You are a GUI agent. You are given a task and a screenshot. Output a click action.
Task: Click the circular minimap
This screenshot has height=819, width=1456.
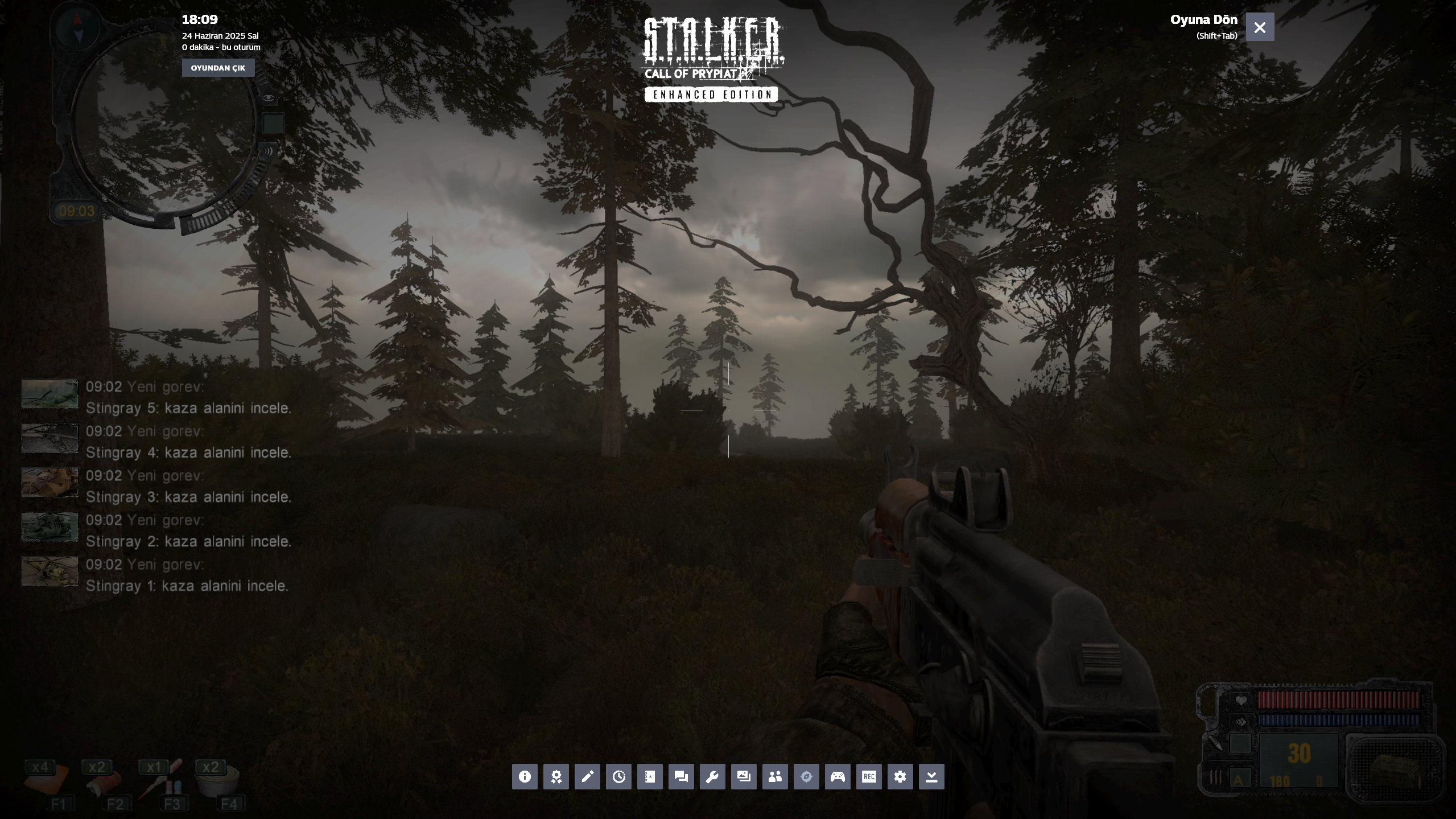tap(164, 122)
